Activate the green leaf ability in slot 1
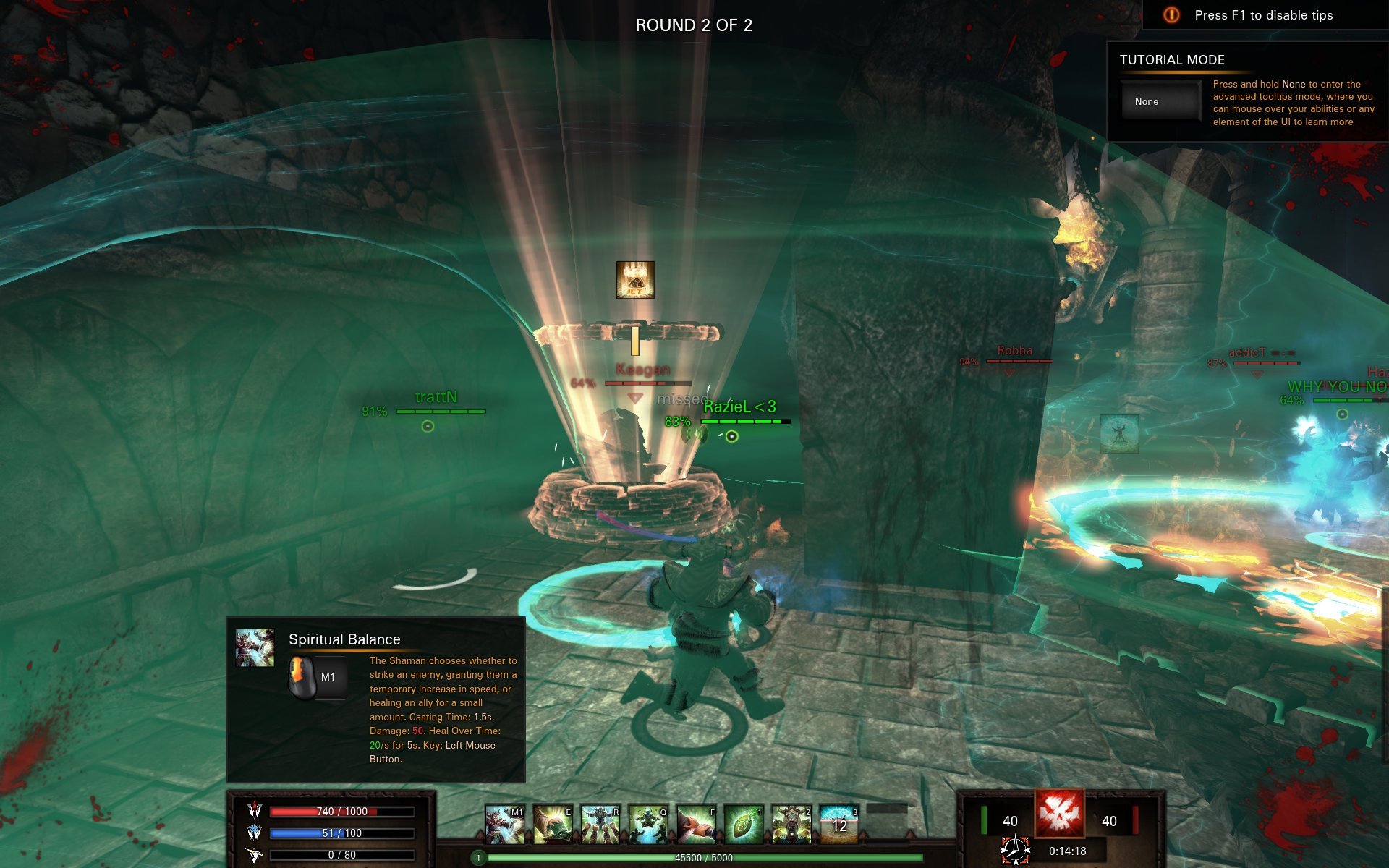1389x868 pixels. [x=744, y=825]
